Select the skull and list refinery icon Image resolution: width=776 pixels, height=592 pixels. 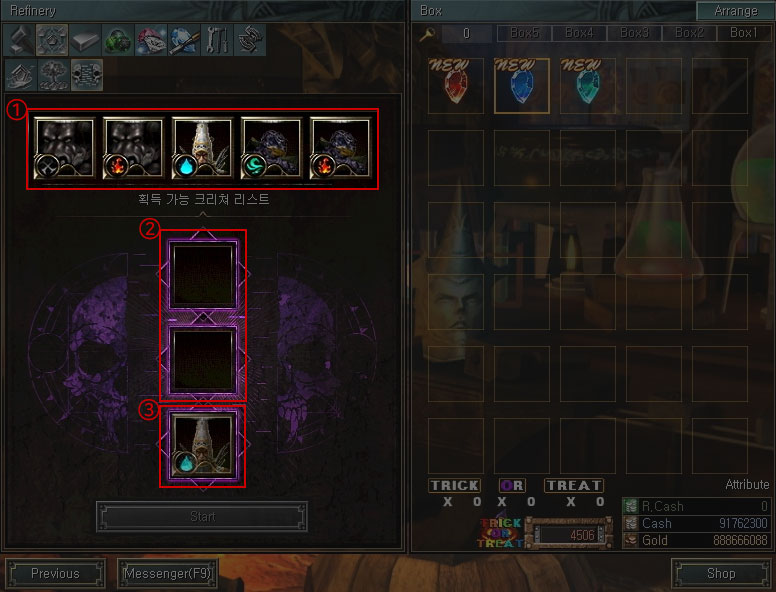tap(86, 74)
